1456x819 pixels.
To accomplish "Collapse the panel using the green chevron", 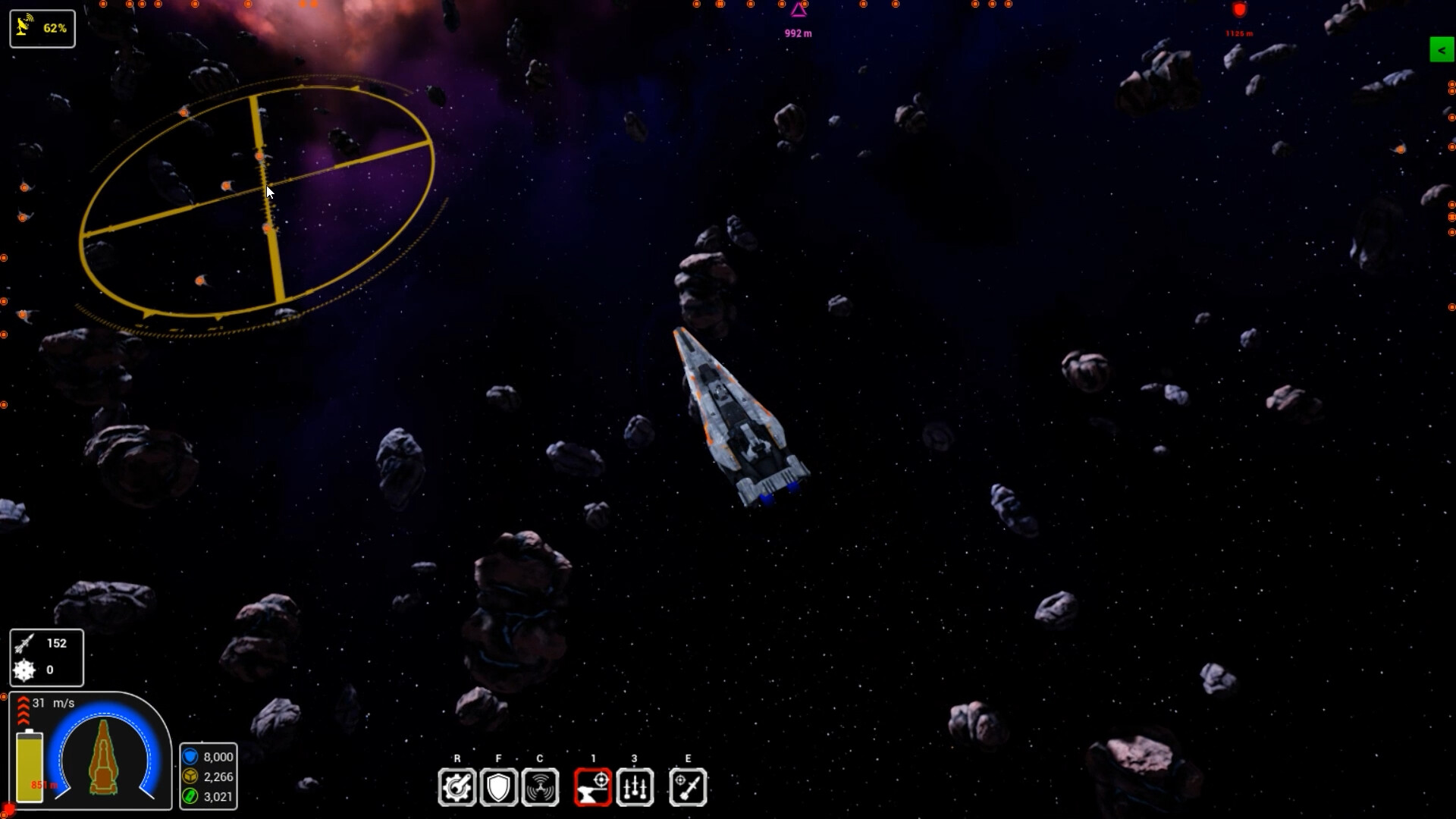I will click(x=1441, y=50).
